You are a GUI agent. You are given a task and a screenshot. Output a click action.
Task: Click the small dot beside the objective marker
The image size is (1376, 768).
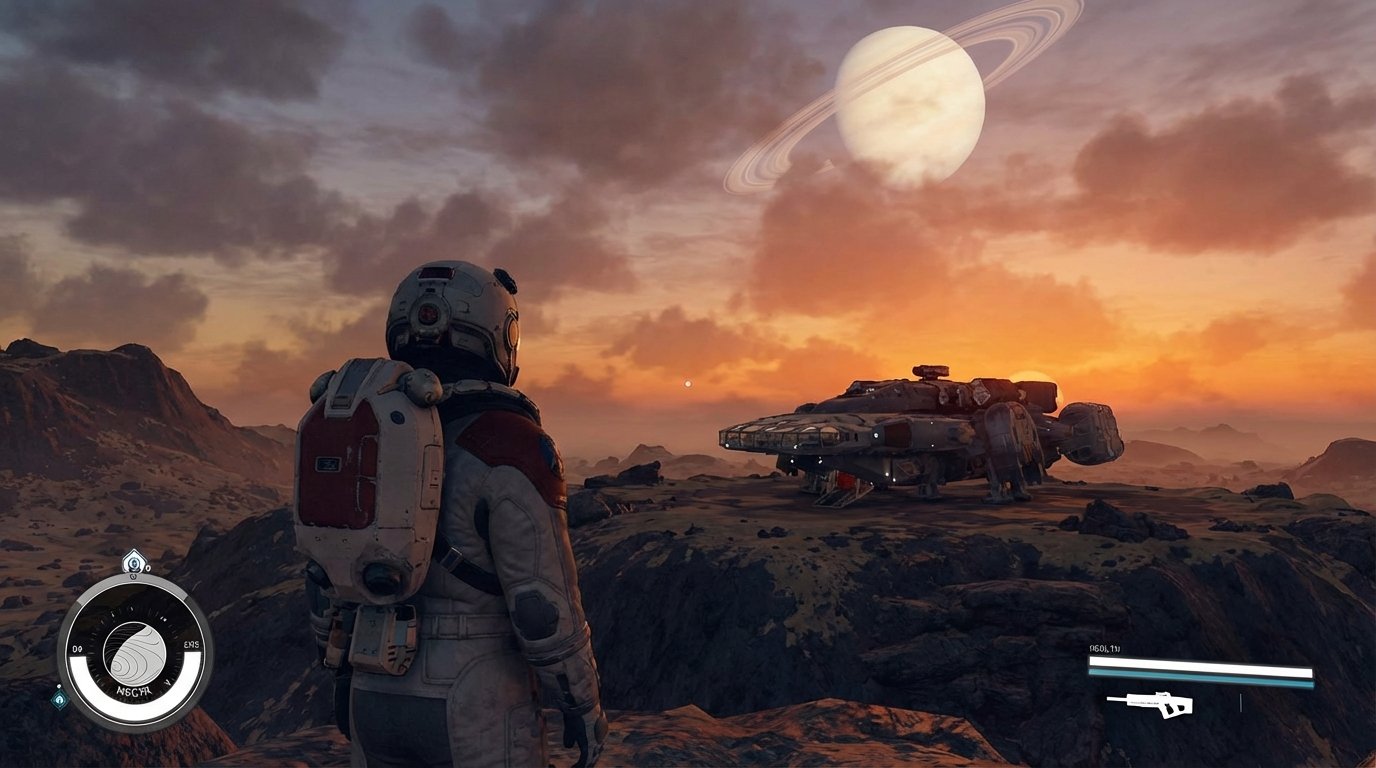click(147, 568)
